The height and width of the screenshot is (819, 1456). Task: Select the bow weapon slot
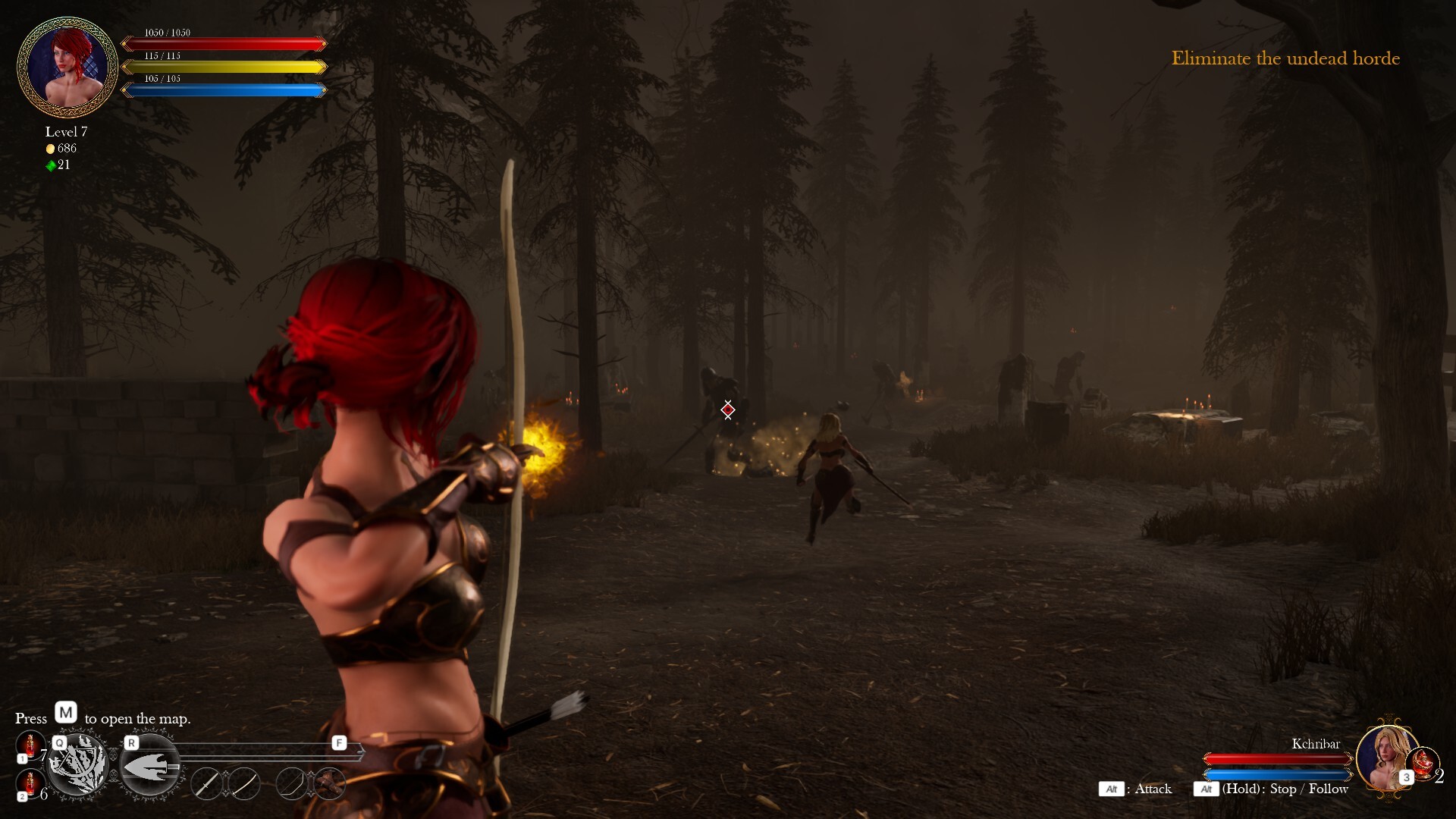pyautogui.click(x=291, y=784)
